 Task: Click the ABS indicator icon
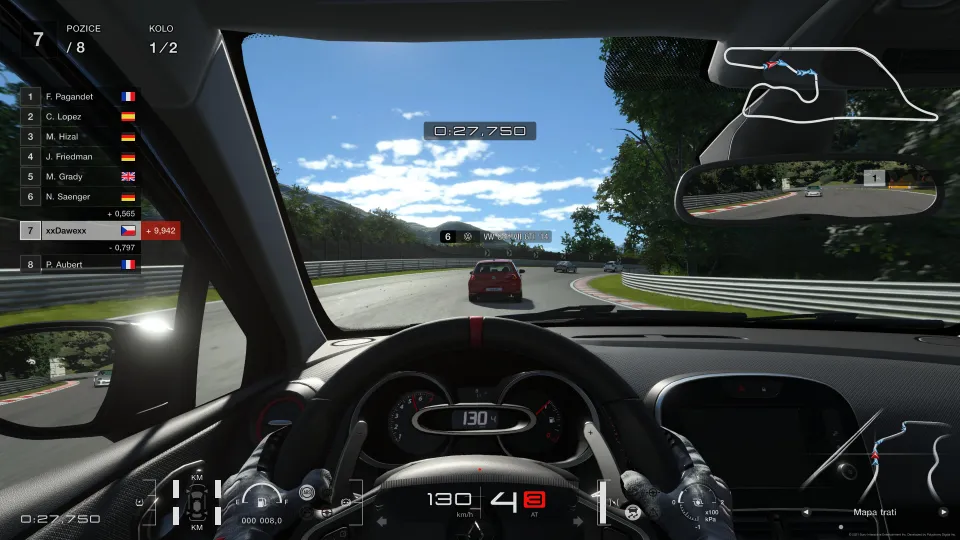click(x=309, y=493)
